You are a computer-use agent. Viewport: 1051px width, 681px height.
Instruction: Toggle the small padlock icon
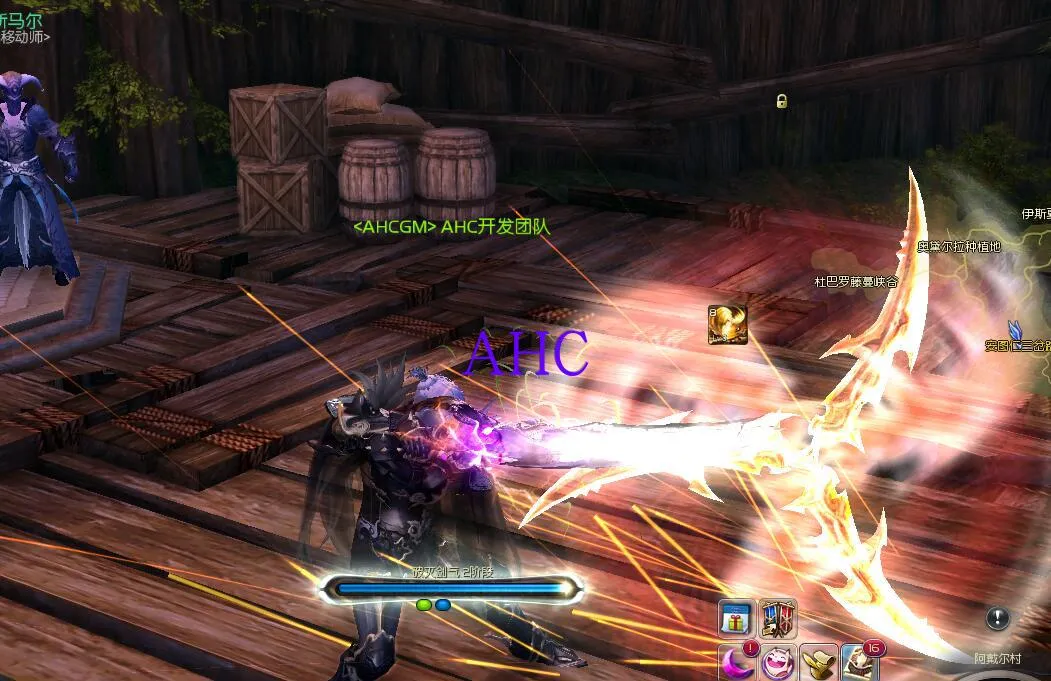coord(782,101)
